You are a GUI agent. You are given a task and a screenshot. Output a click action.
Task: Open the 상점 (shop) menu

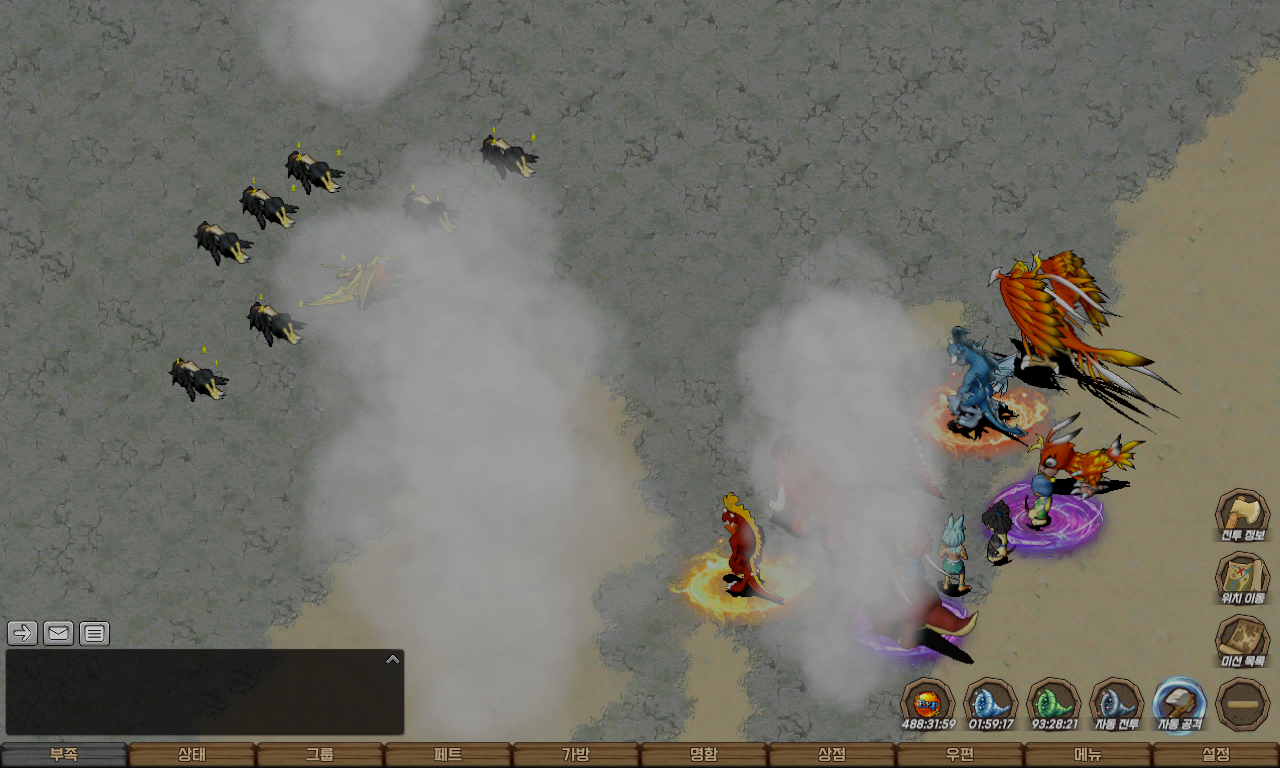[832, 755]
